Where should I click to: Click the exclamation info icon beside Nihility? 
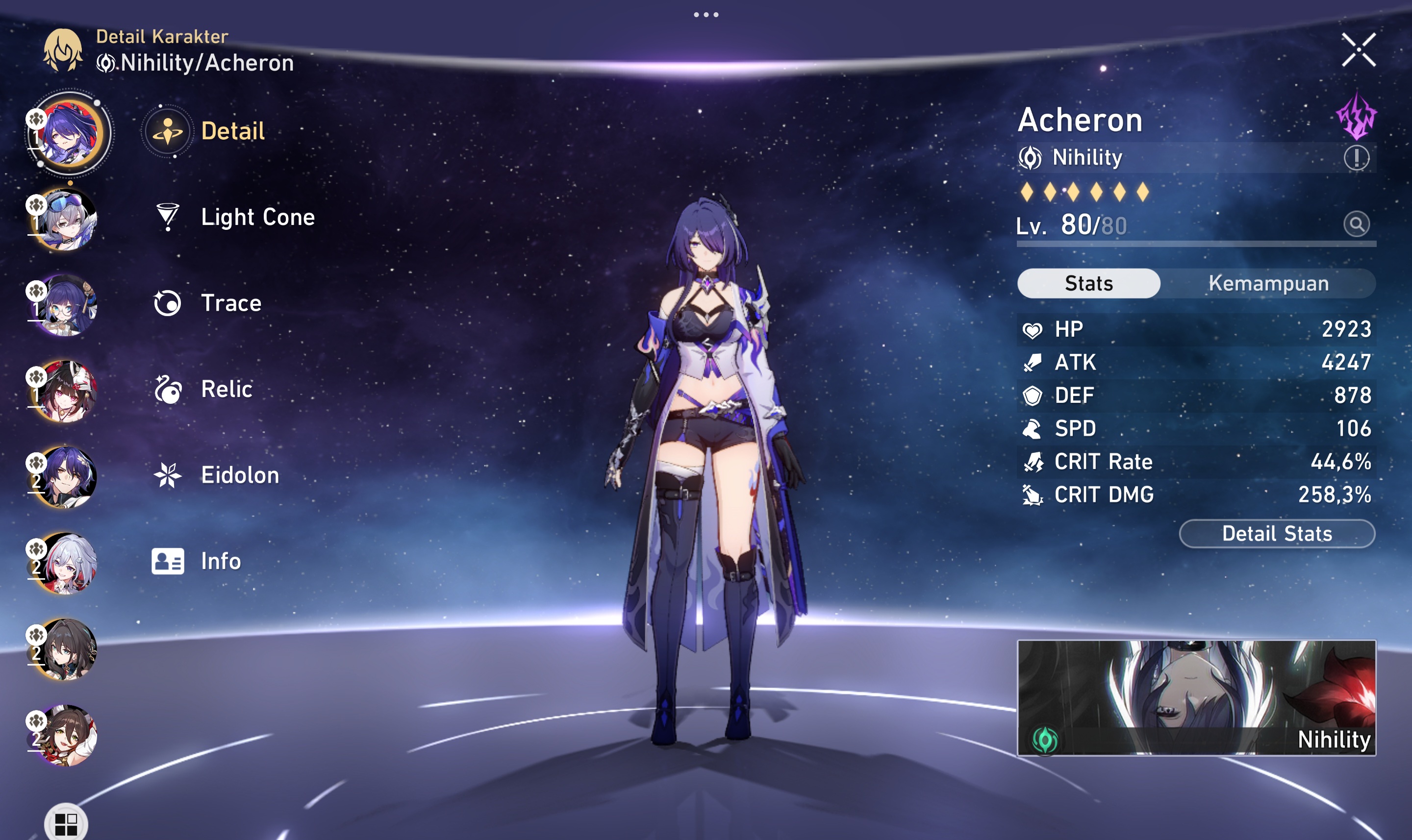(1356, 158)
